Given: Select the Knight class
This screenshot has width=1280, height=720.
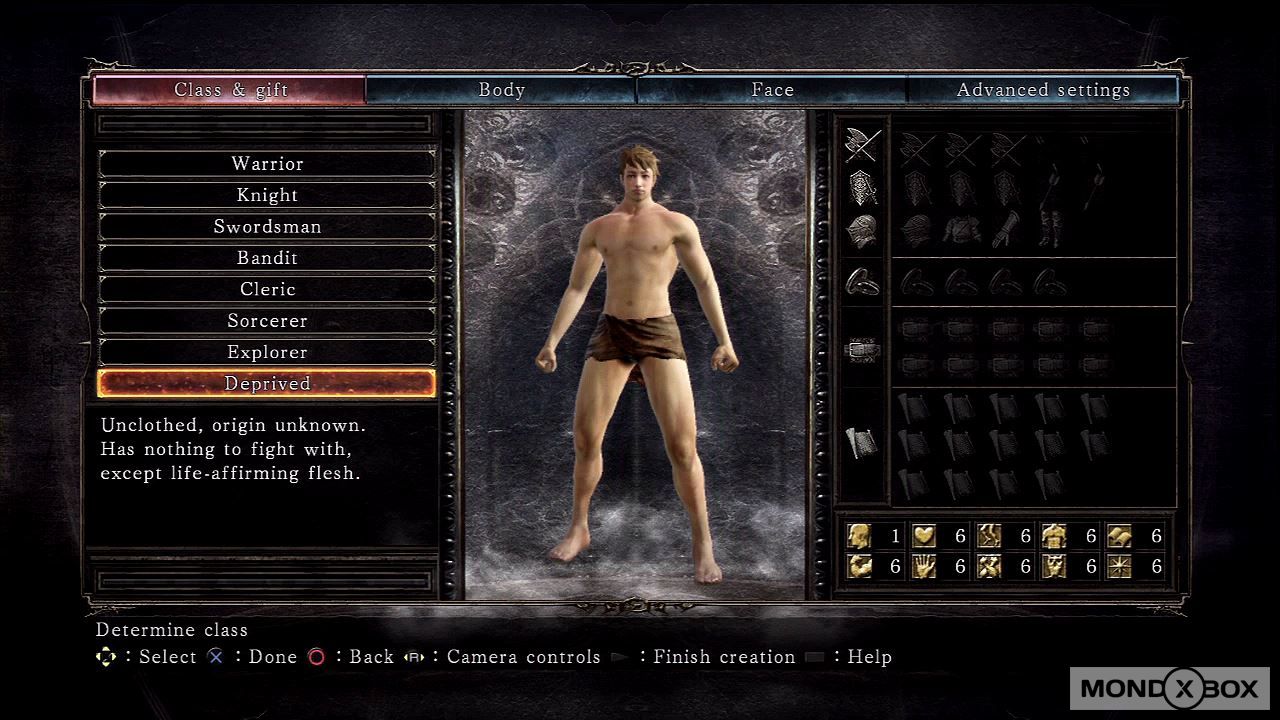Looking at the screenshot, I should point(267,195).
